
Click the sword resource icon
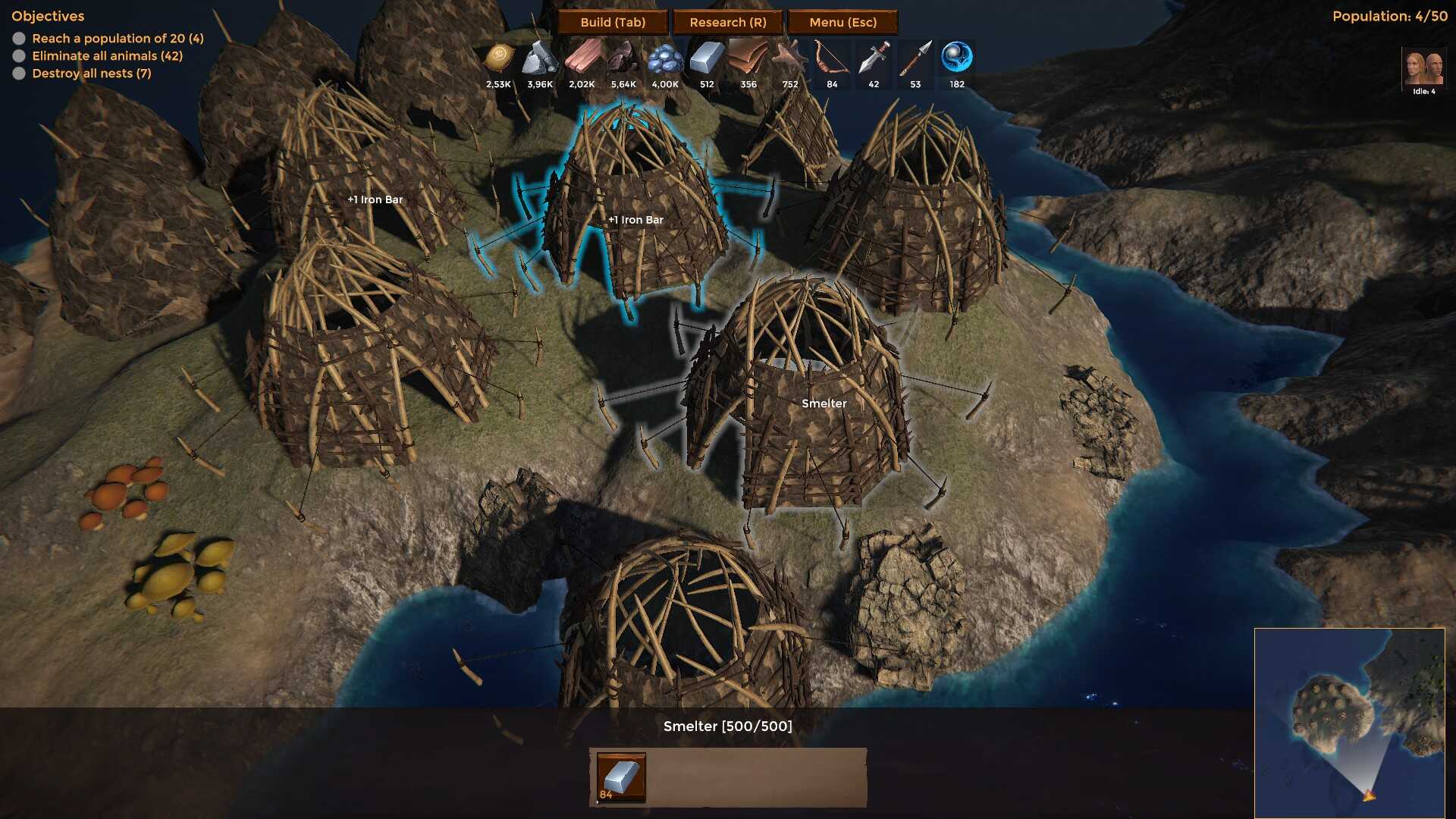(x=874, y=58)
